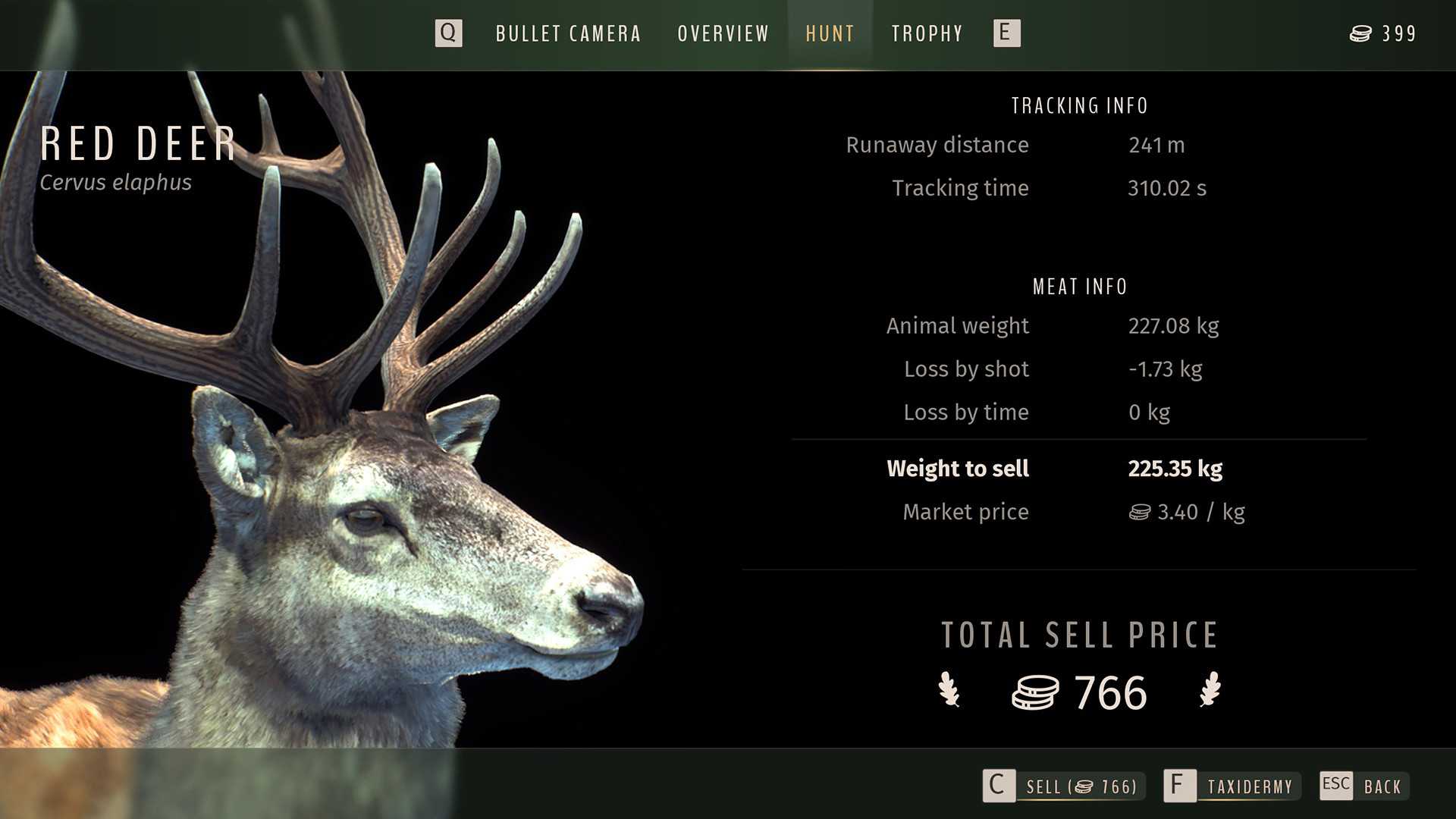This screenshot has height=819, width=1456.
Task: Switch to the Bullet Camera tab
Action: pos(568,33)
